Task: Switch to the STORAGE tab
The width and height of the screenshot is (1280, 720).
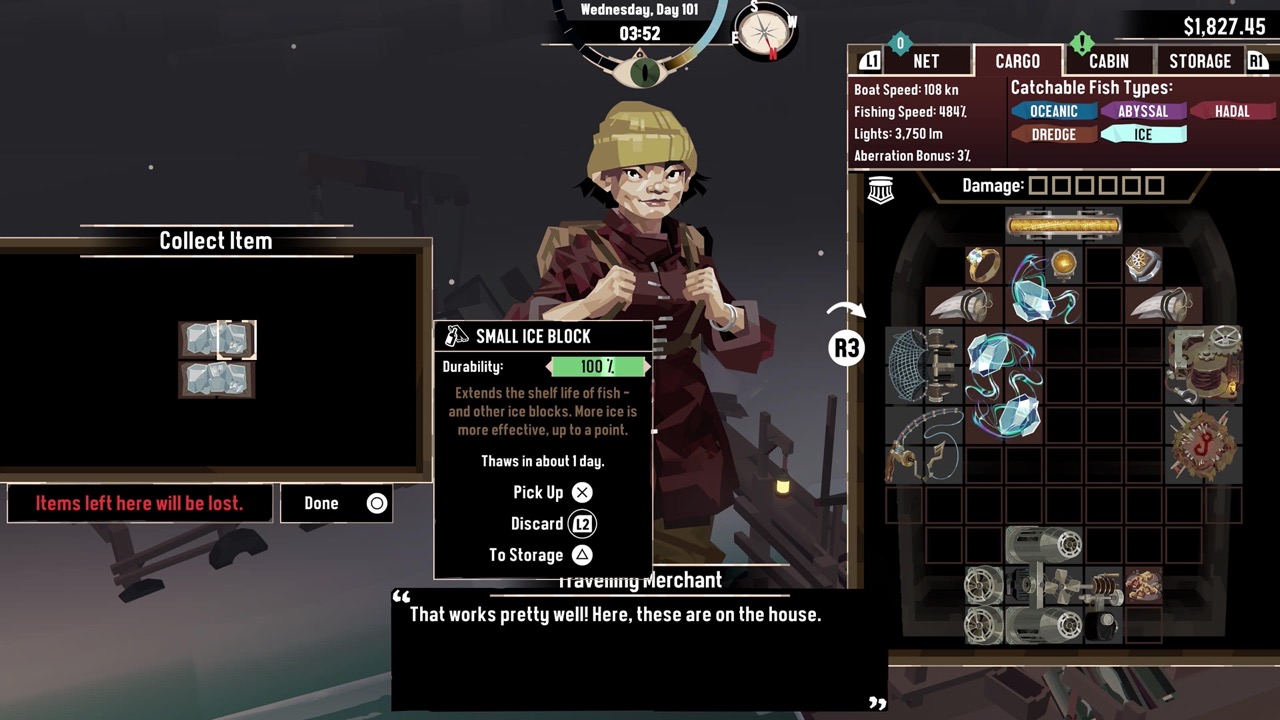Action: pos(1199,61)
